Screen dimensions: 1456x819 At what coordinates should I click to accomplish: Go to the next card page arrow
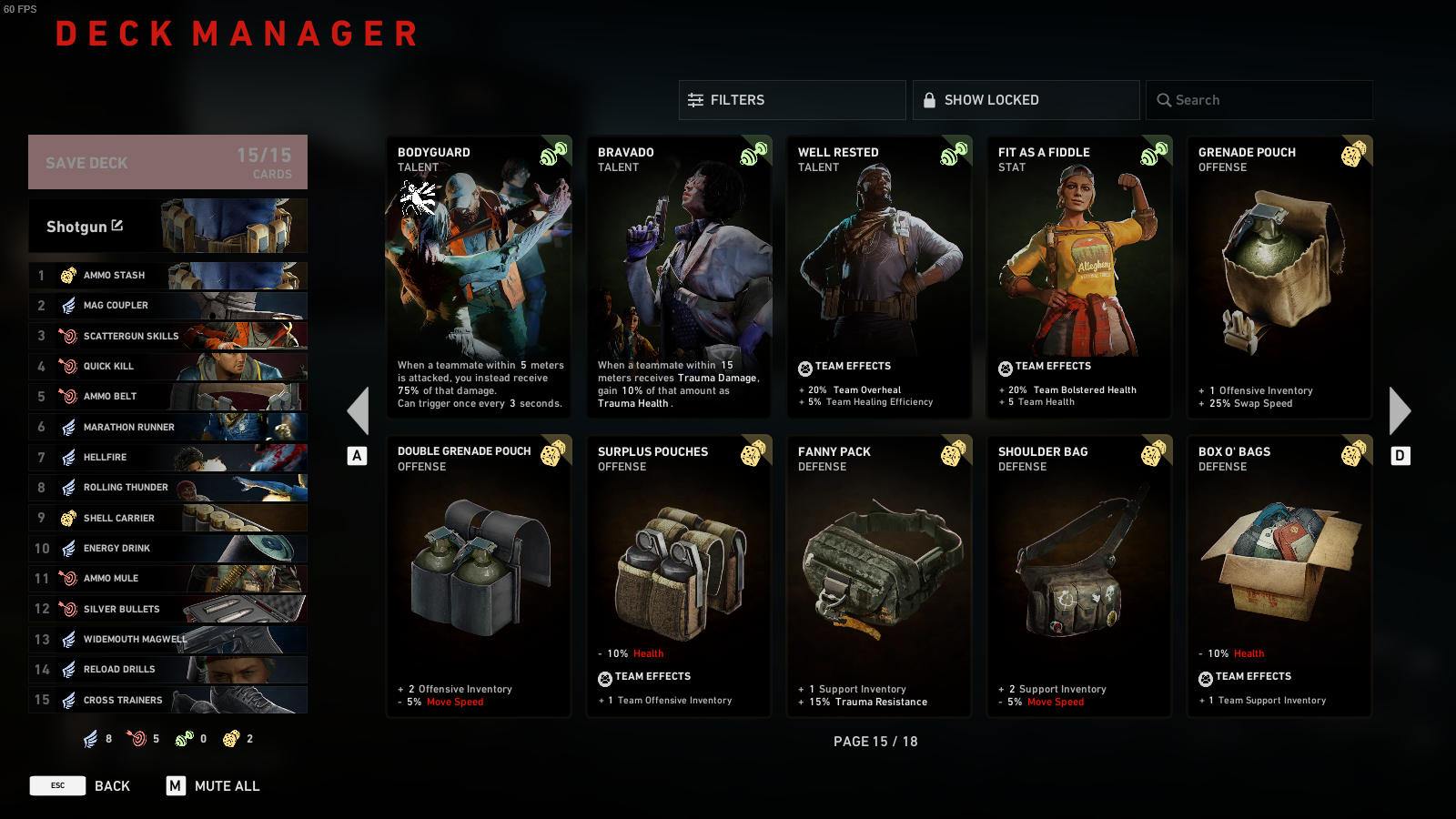coord(1400,411)
